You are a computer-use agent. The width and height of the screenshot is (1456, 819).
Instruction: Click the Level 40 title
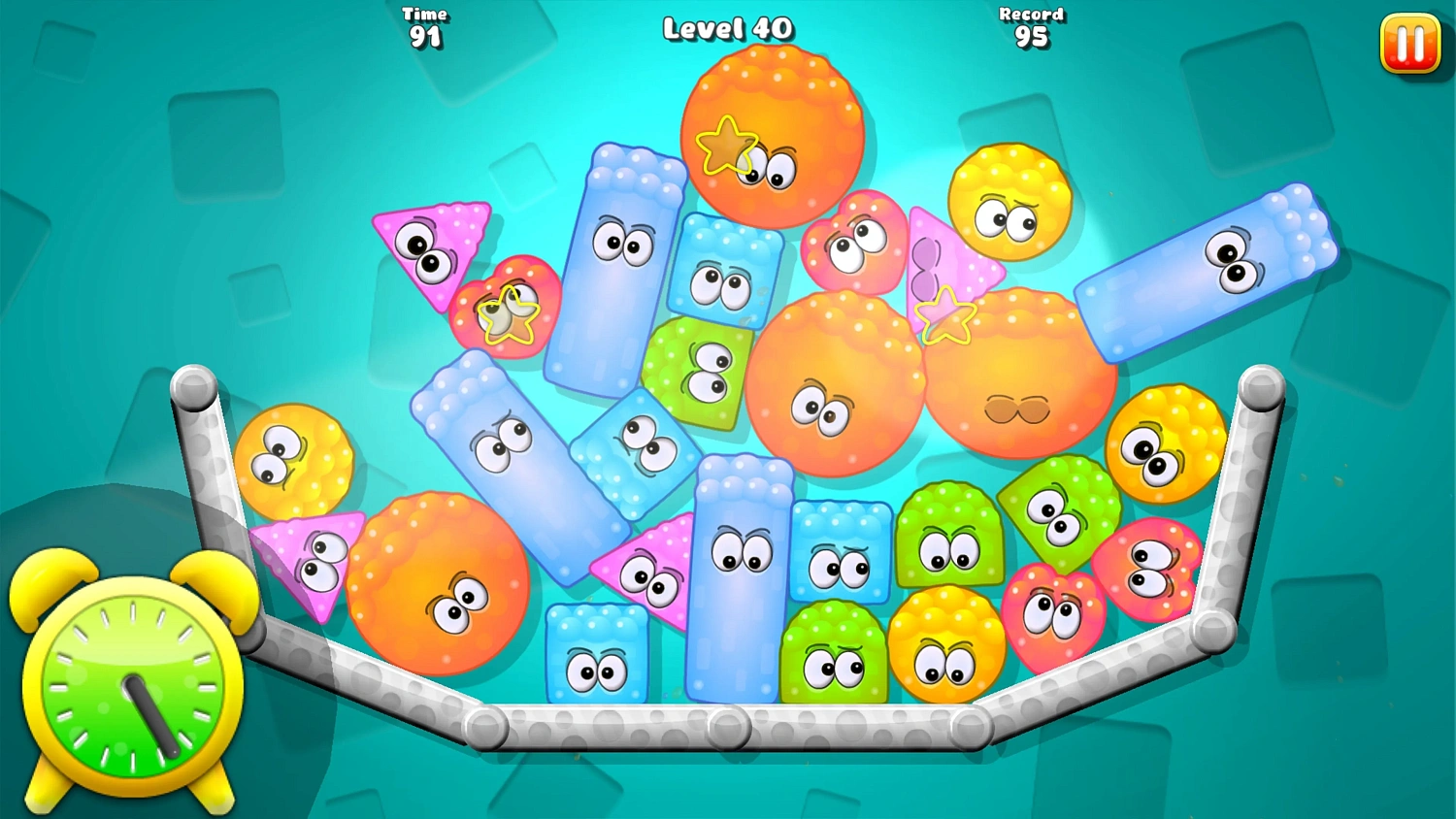(726, 29)
